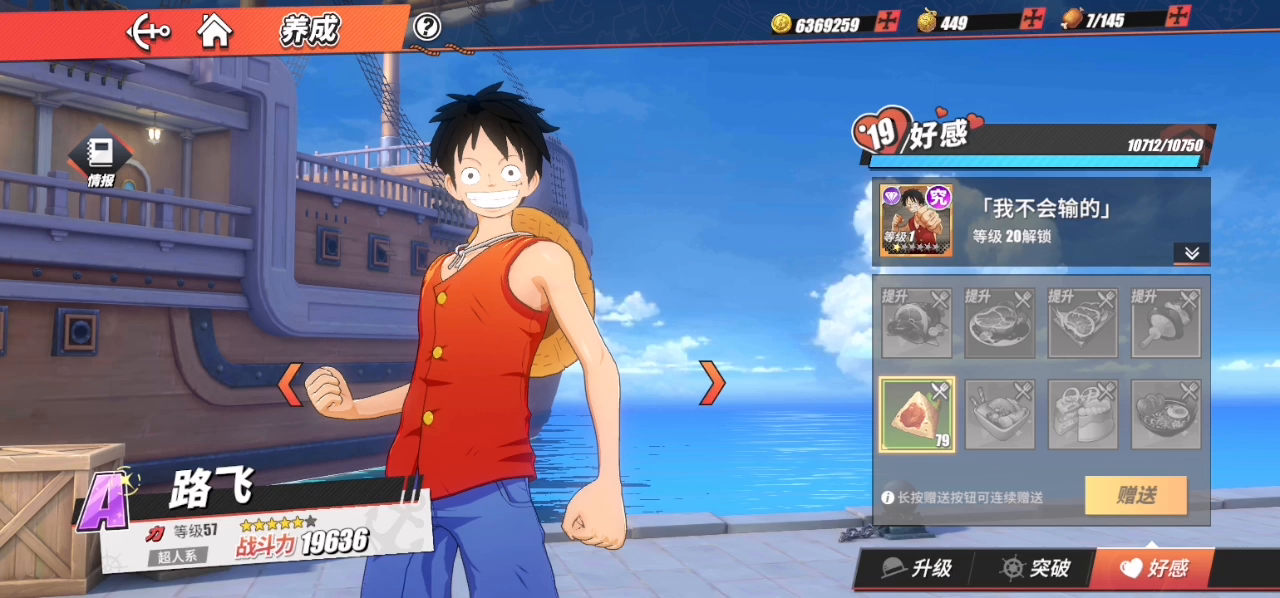This screenshot has width=1280, height=598.
Task: Add more gold coins with plus button
Action: [888, 21]
